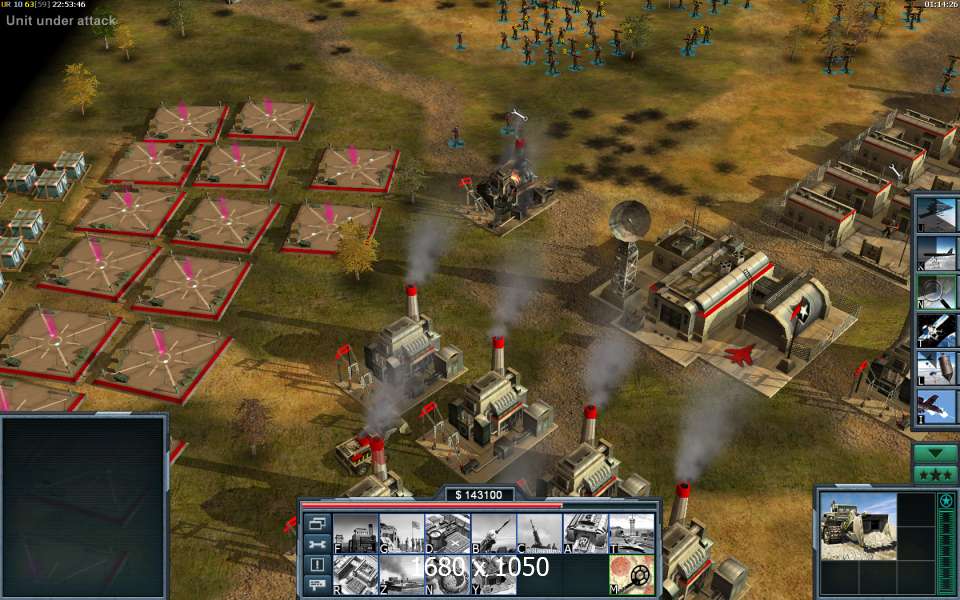The image size is (960, 600).
Task: Open the three-star general's powers button
Action: pyautogui.click(x=936, y=474)
